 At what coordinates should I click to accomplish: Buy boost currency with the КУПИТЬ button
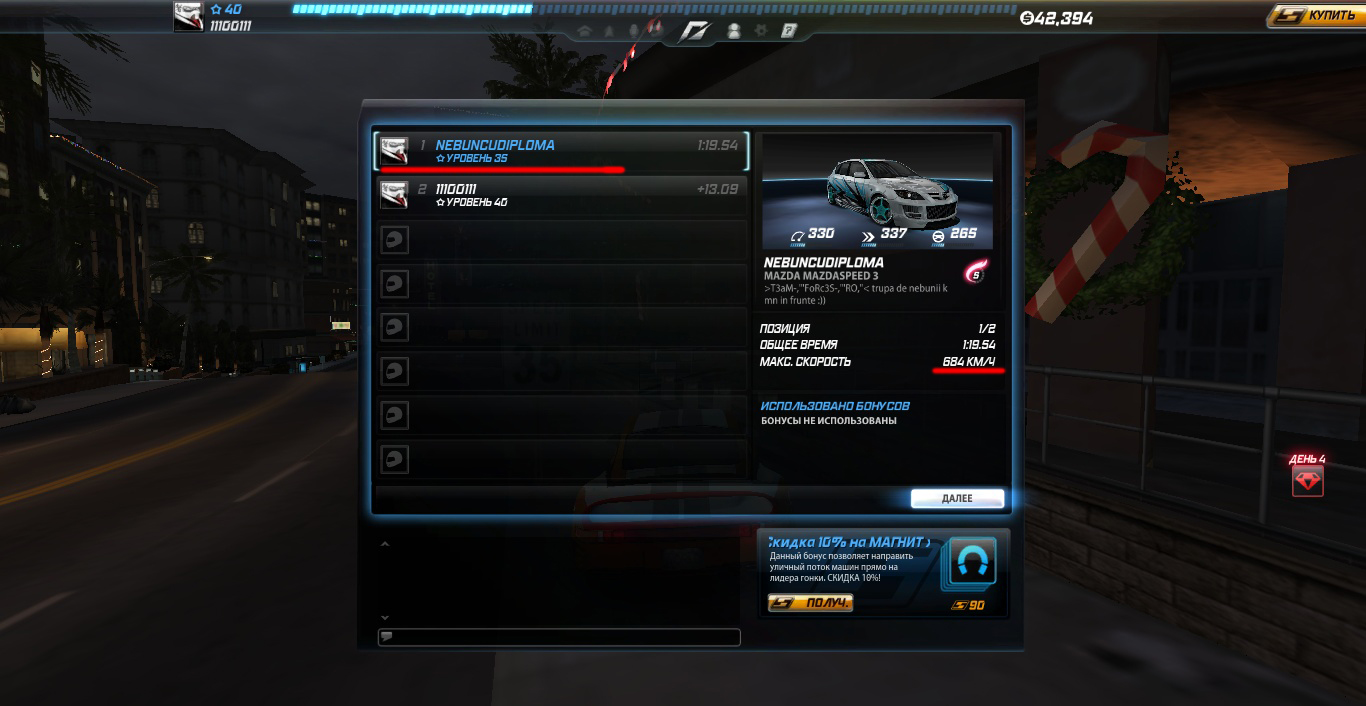[1315, 16]
